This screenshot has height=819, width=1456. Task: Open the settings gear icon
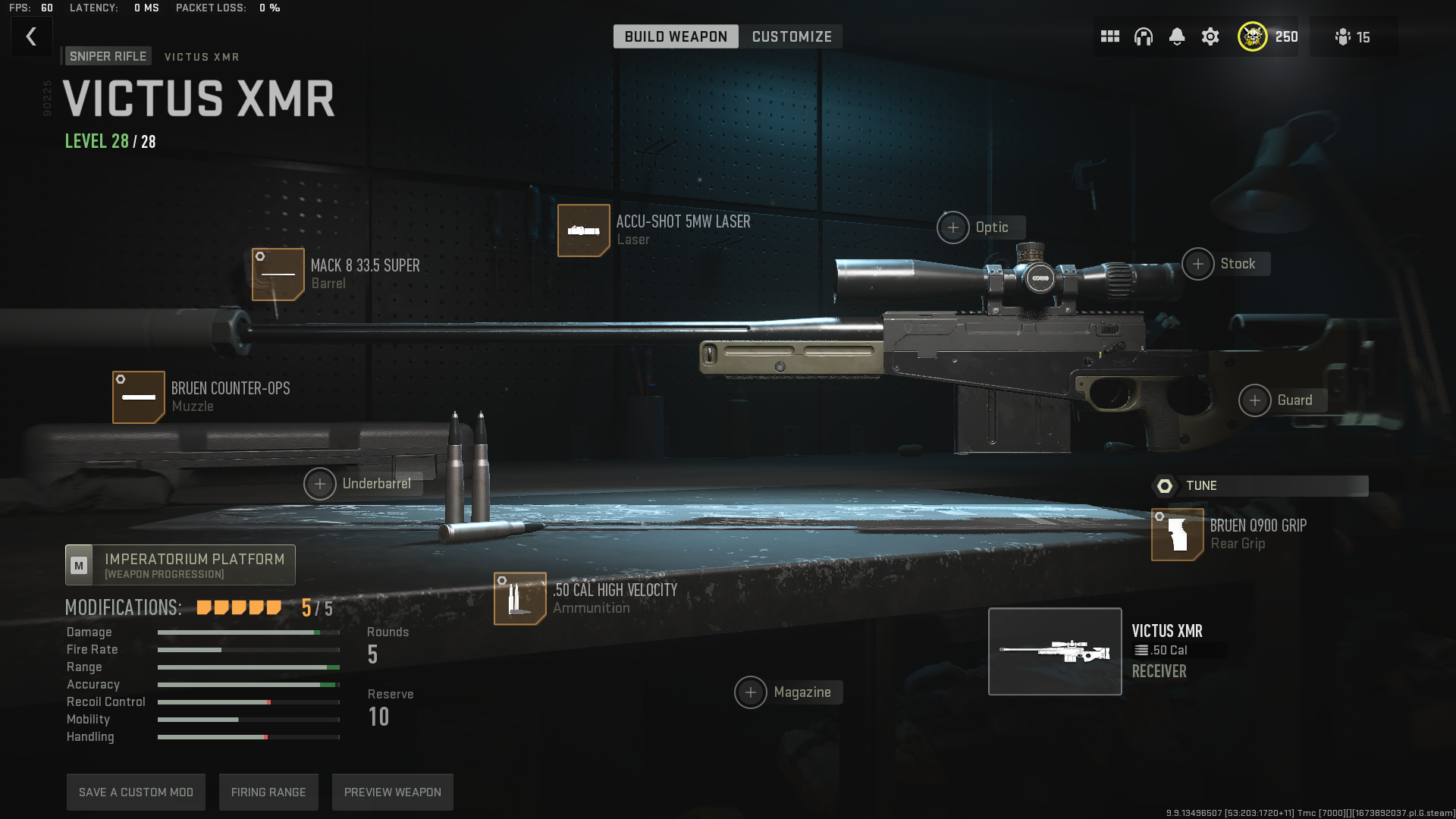tap(1210, 36)
